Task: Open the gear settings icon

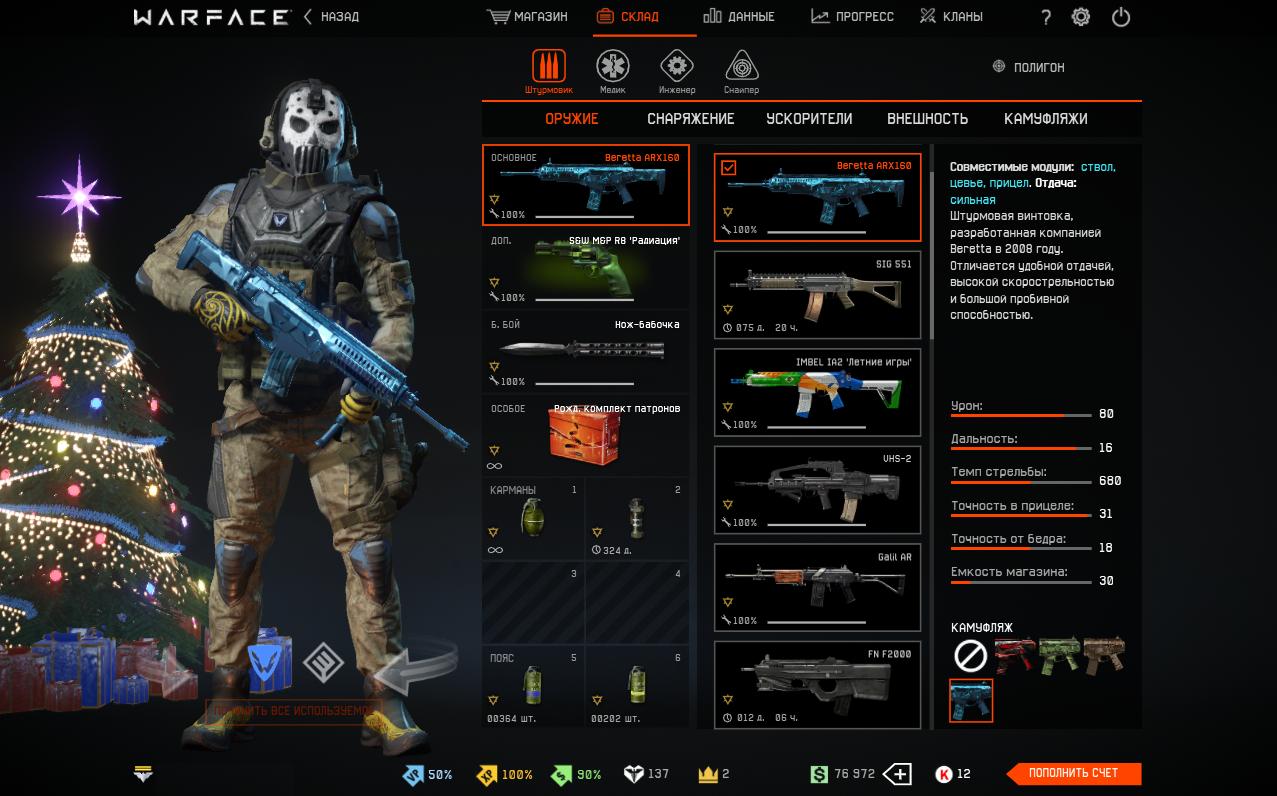Action: (x=1081, y=17)
